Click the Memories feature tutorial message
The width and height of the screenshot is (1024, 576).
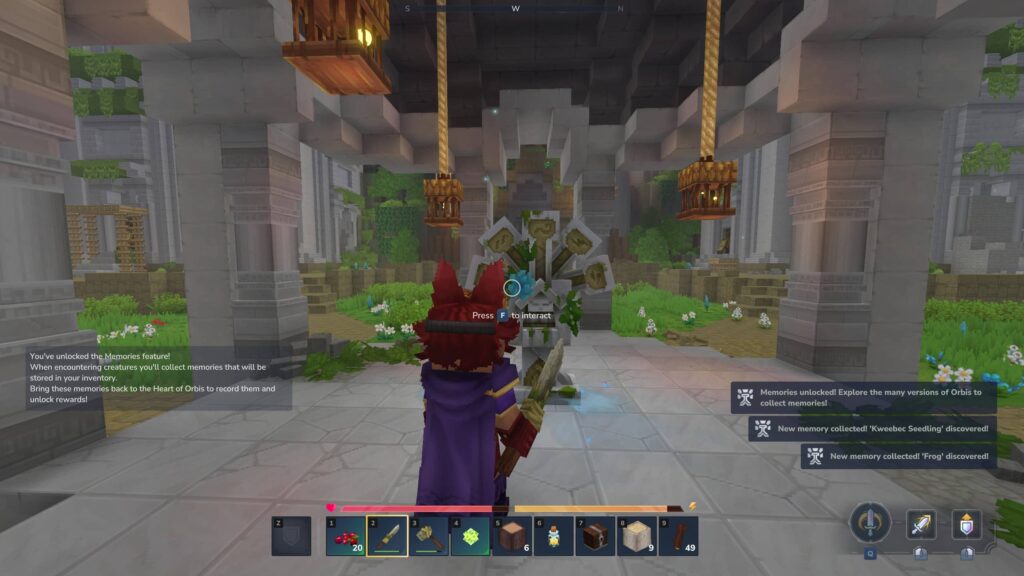tap(159, 378)
